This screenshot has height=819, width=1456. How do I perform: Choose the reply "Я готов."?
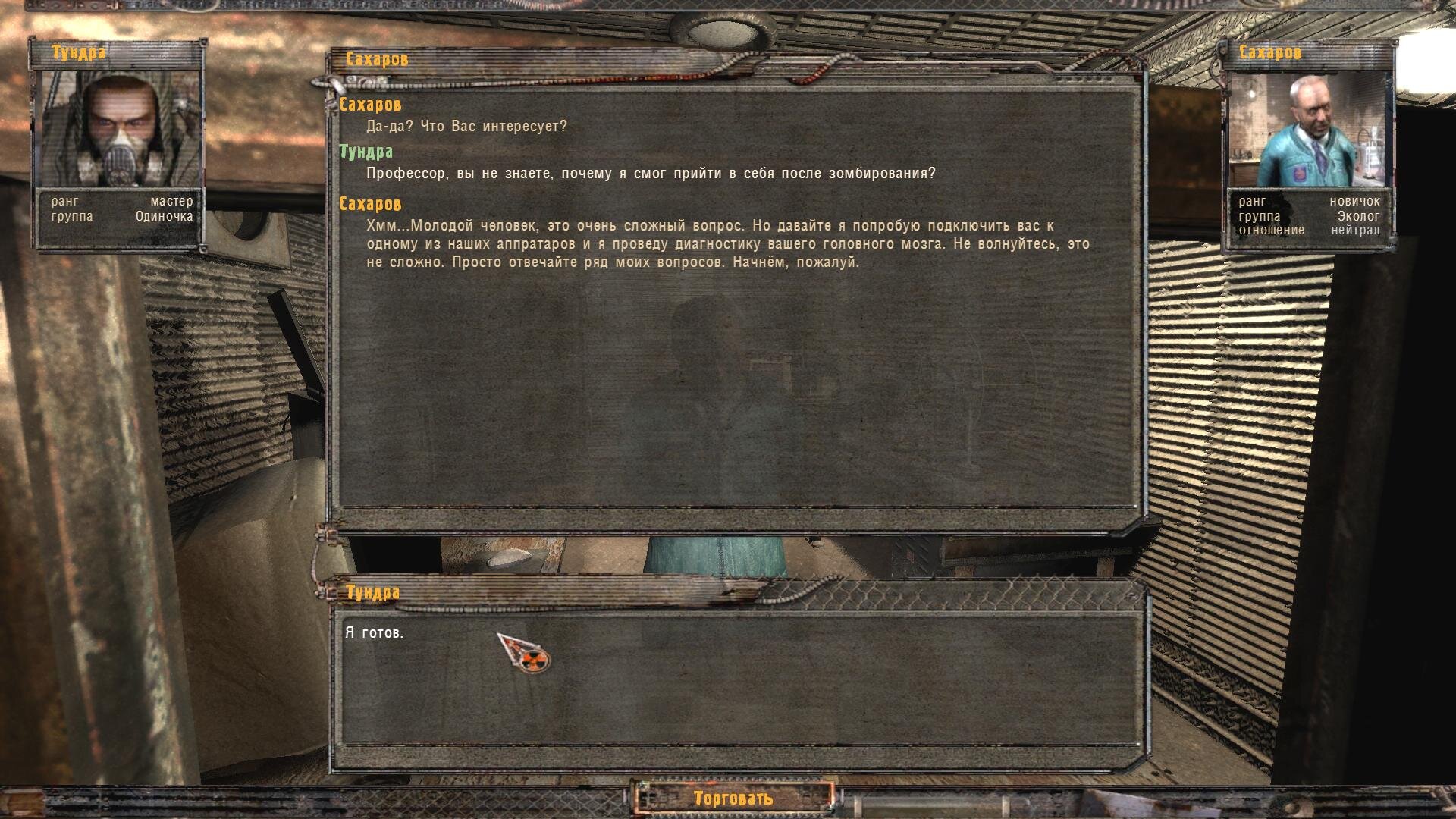coord(375,632)
